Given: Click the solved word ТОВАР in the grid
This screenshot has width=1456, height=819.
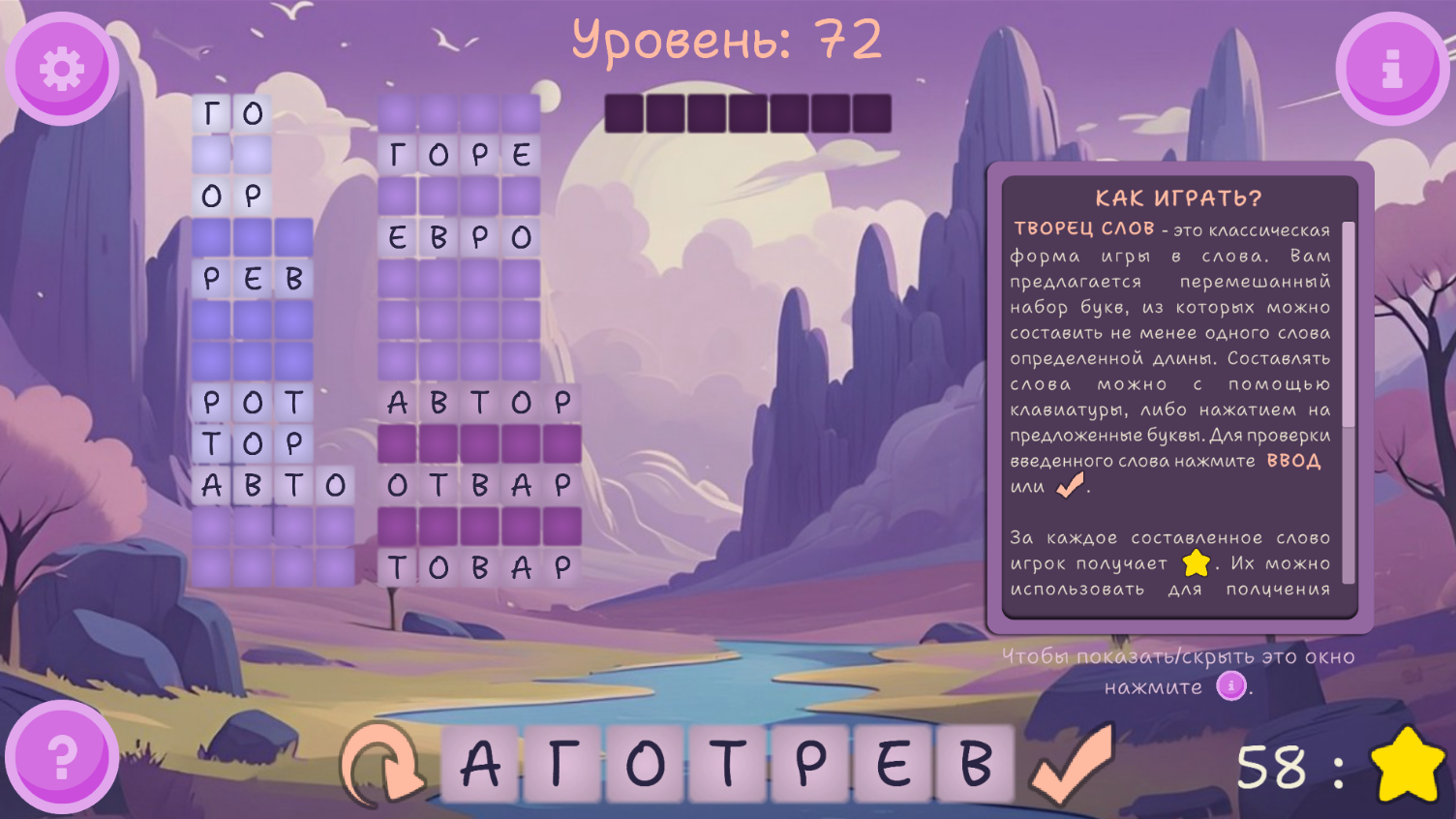Looking at the screenshot, I should 480,567.
